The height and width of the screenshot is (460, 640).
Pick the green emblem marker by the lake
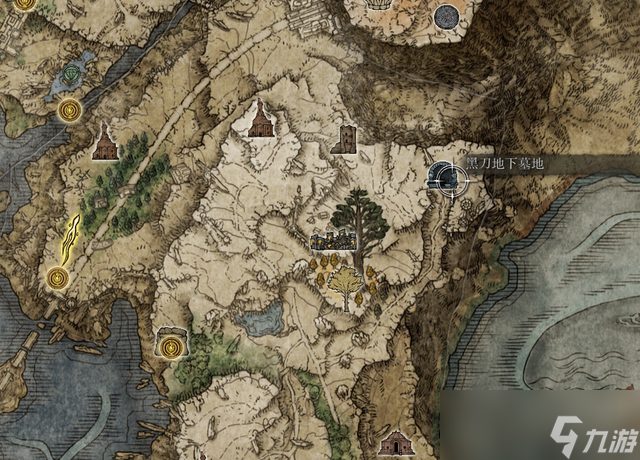(72, 74)
